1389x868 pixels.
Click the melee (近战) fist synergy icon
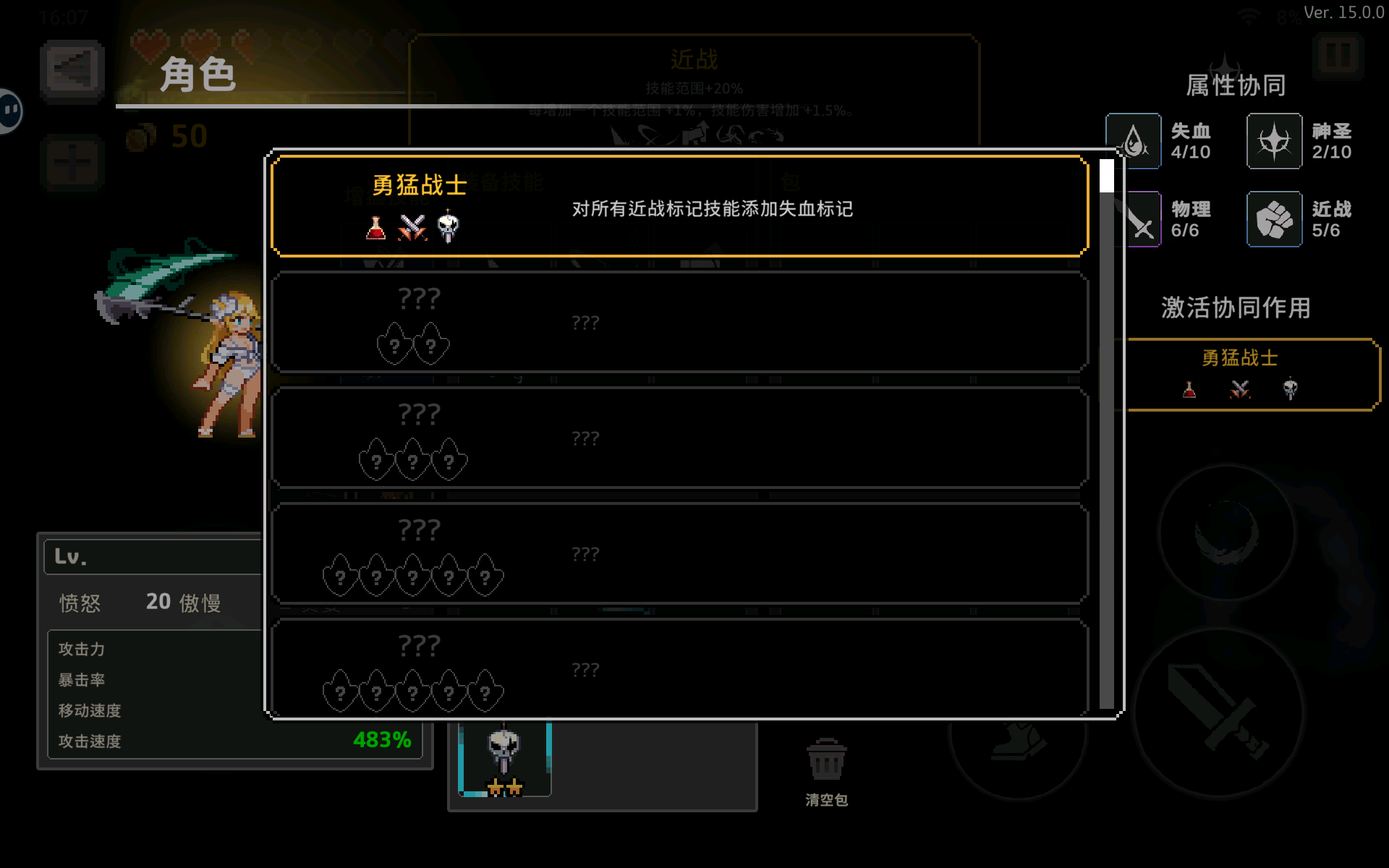pyautogui.click(x=1275, y=218)
